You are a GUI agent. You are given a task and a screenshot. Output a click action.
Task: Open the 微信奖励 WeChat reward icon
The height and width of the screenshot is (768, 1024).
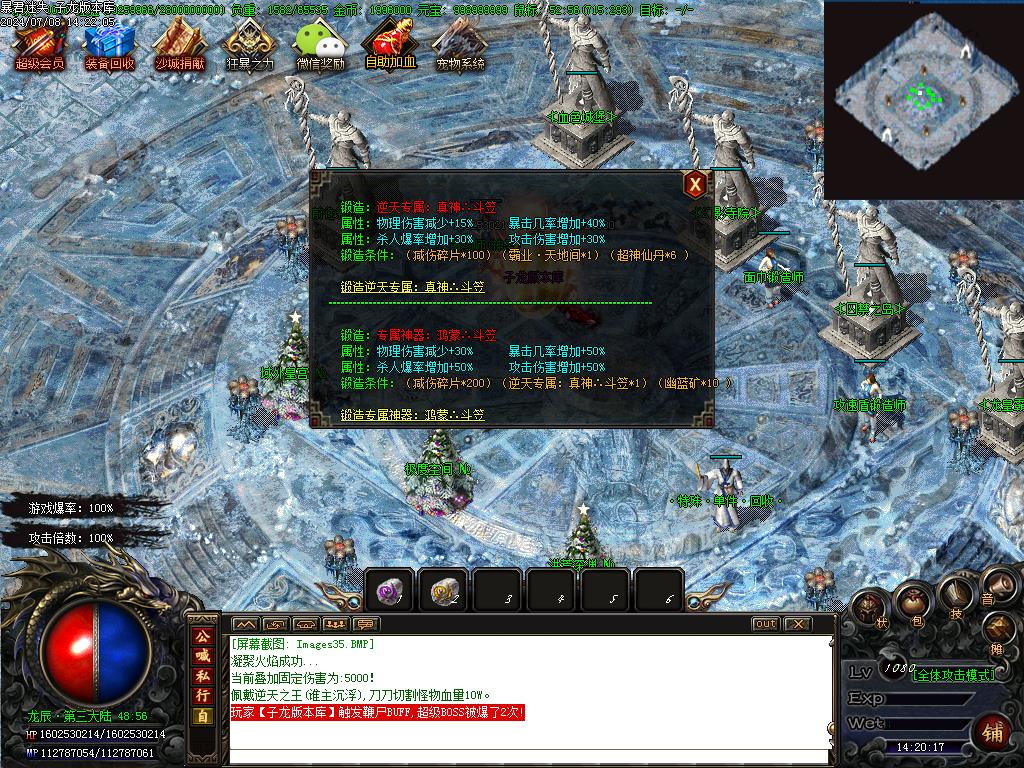click(x=320, y=47)
